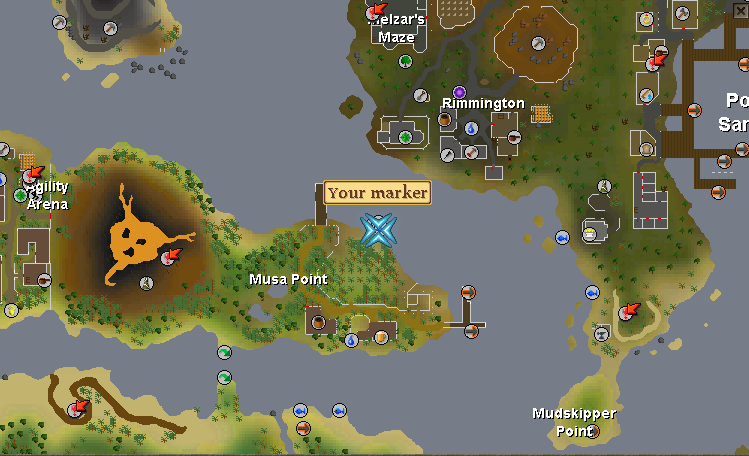Select the Agility Arena label
The height and width of the screenshot is (456, 749).
click(x=47, y=195)
